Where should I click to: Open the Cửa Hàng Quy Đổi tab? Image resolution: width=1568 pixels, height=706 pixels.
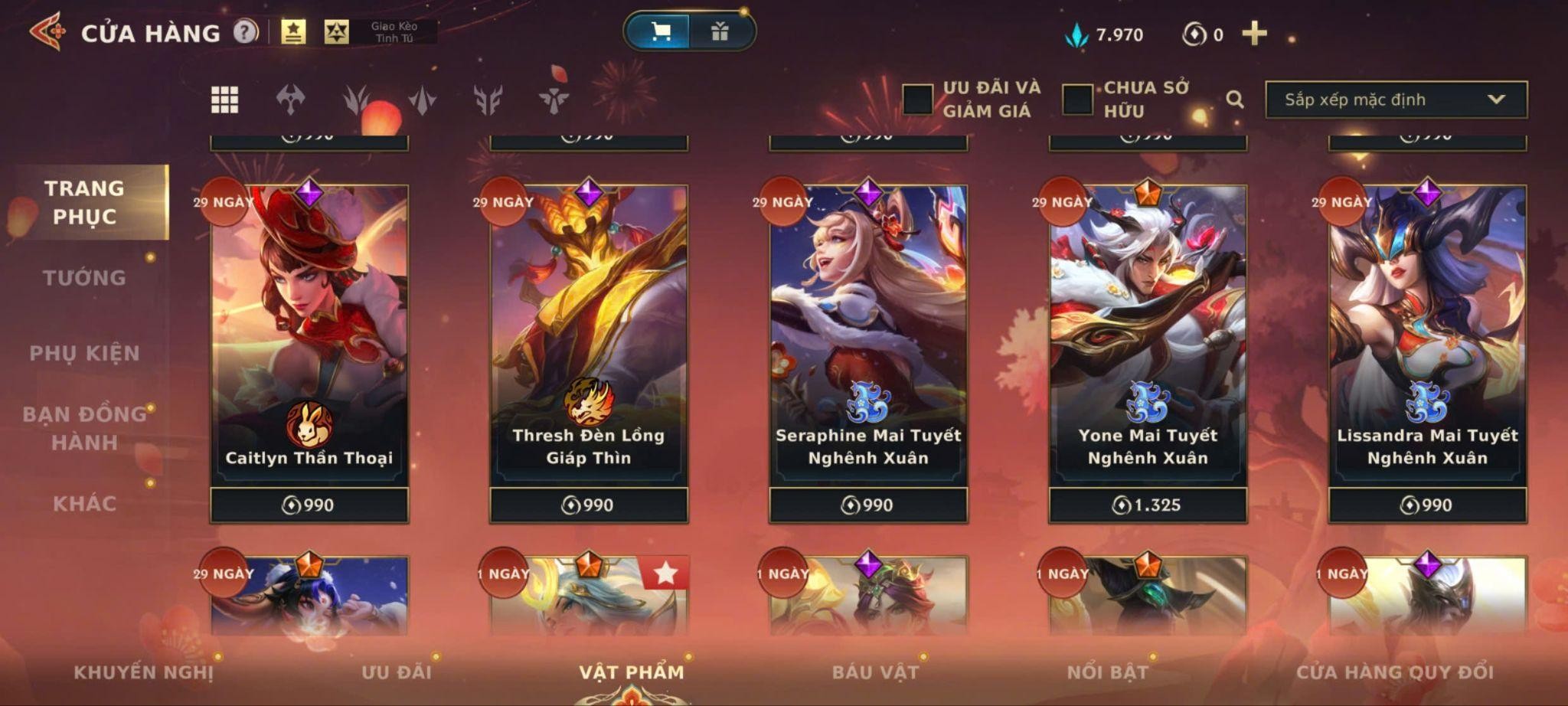[1394, 672]
